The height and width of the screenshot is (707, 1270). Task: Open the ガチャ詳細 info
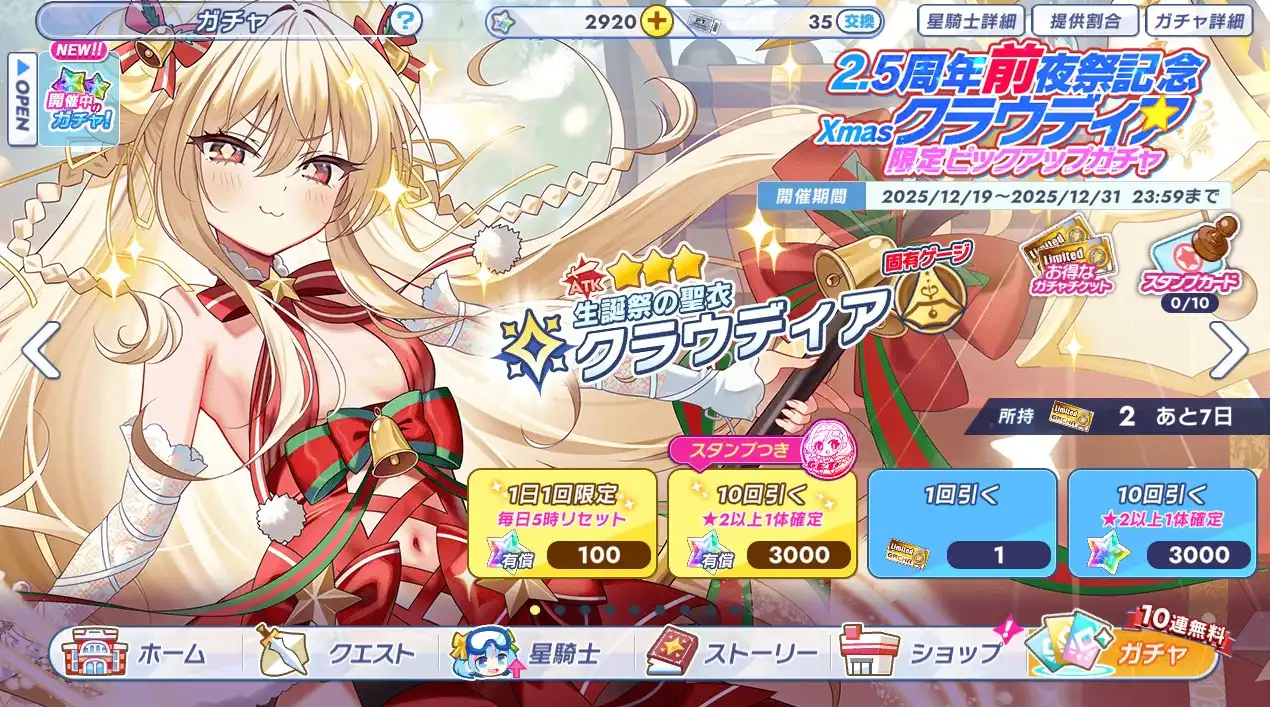1198,20
